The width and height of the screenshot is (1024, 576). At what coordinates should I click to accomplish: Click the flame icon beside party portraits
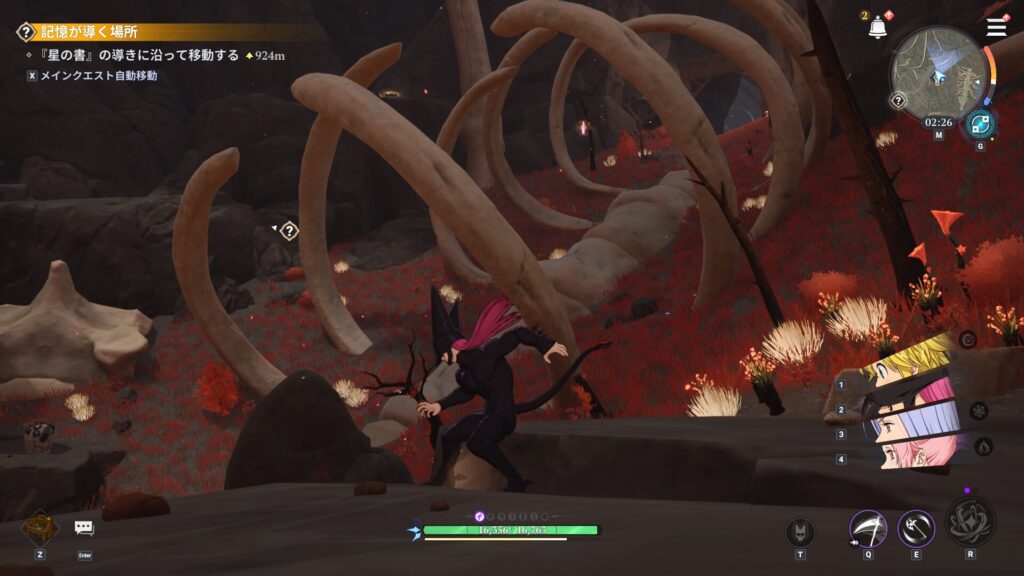tap(983, 447)
